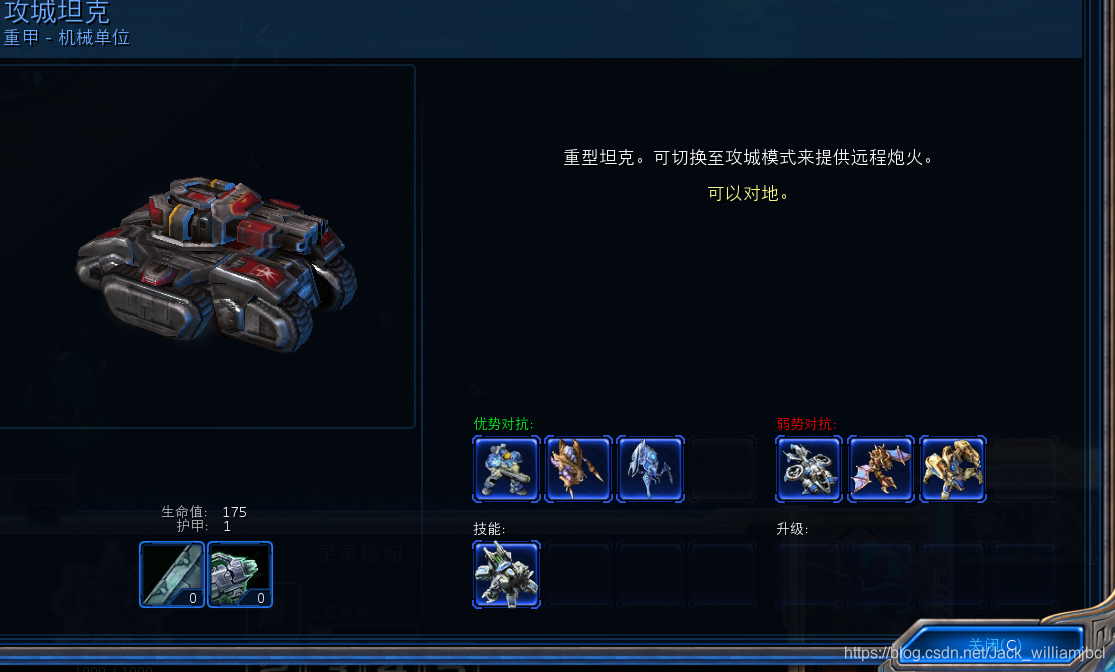Select the Marauder counter icon
This screenshot has height=672, width=1115.
[506, 468]
